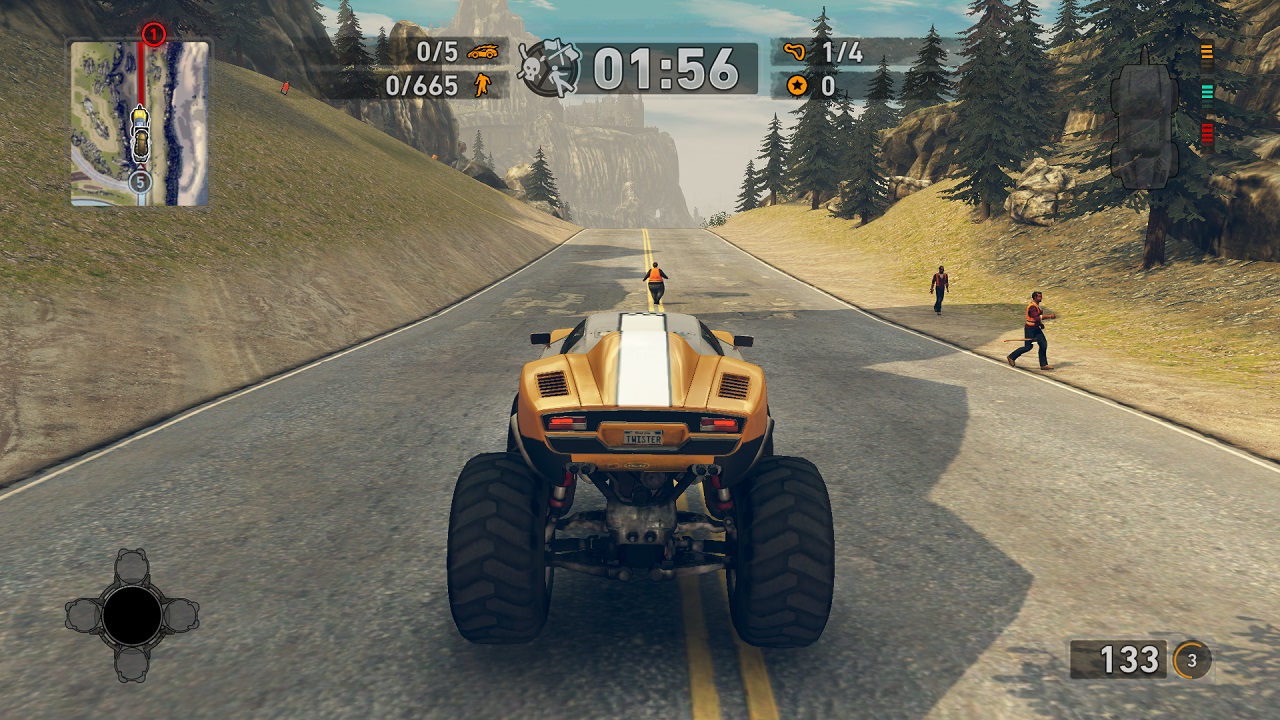Click the lap track icon
This screenshot has height=720, width=1280.
coord(796,52)
